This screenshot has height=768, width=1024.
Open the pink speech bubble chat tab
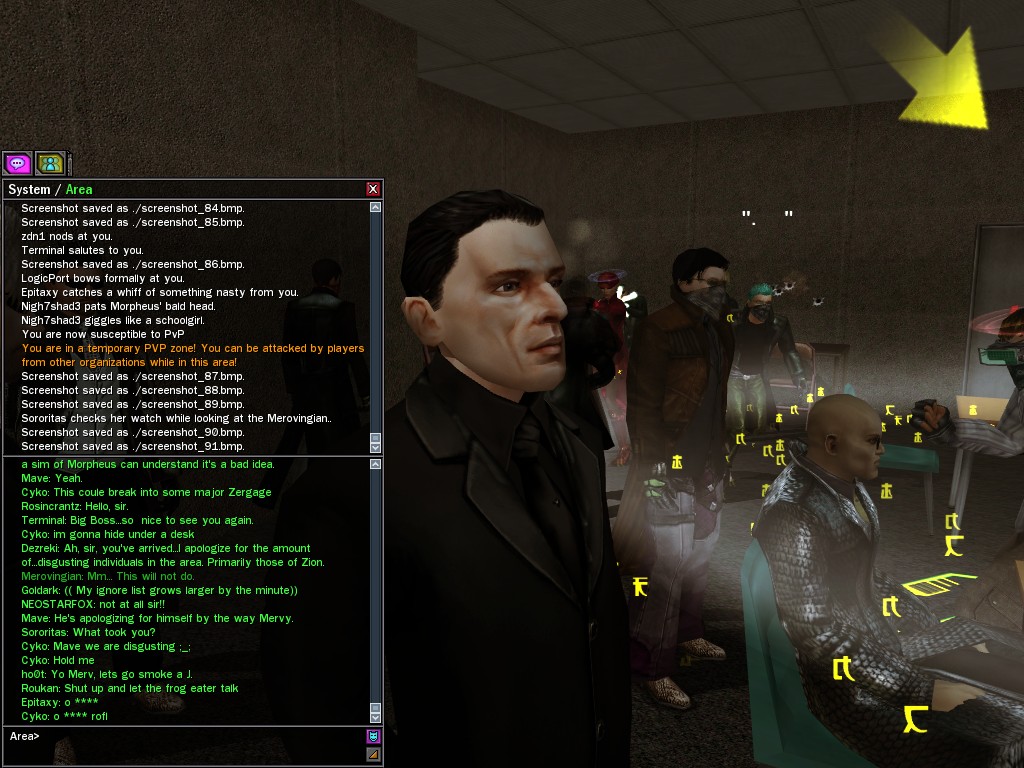click(x=17, y=163)
